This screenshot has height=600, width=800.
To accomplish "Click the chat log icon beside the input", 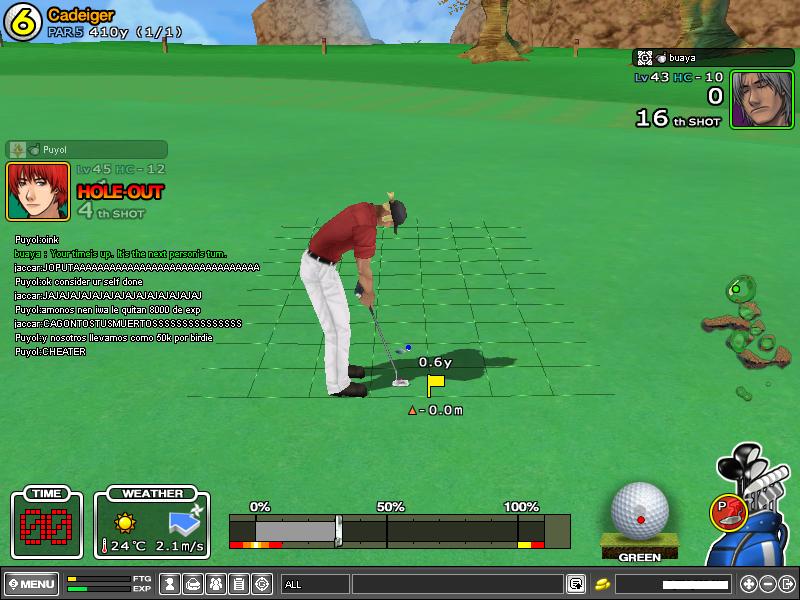I will click(576, 584).
